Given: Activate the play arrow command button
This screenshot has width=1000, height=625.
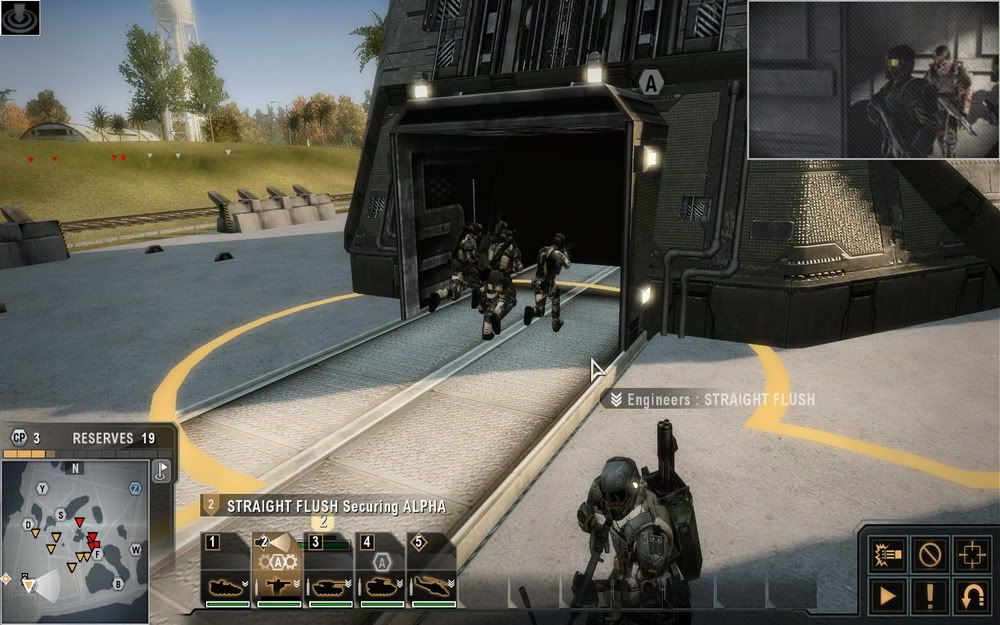Looking at the screenshot, I should tap(887, 596).
